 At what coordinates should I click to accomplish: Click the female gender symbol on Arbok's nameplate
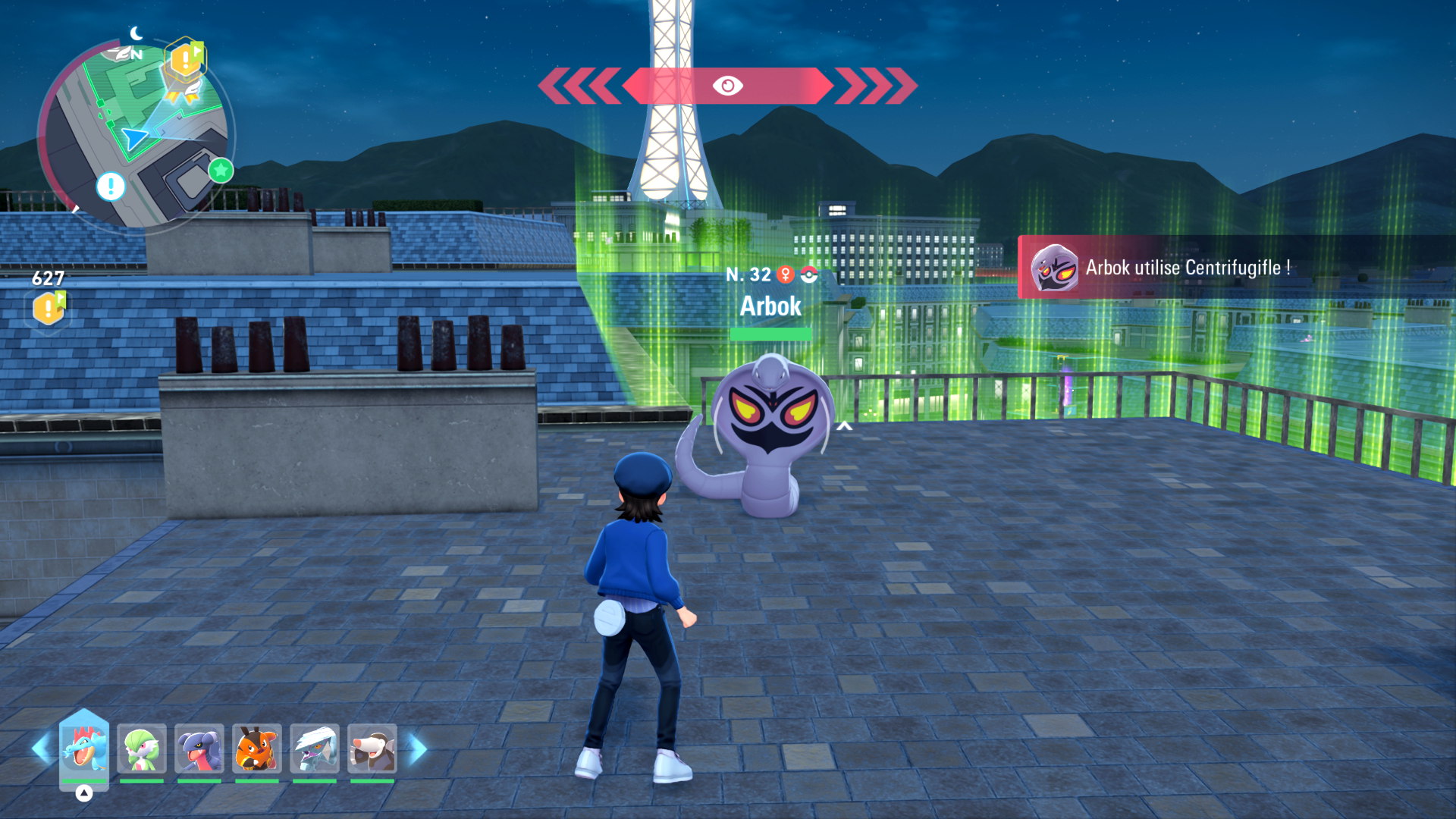tap(785, 275)
